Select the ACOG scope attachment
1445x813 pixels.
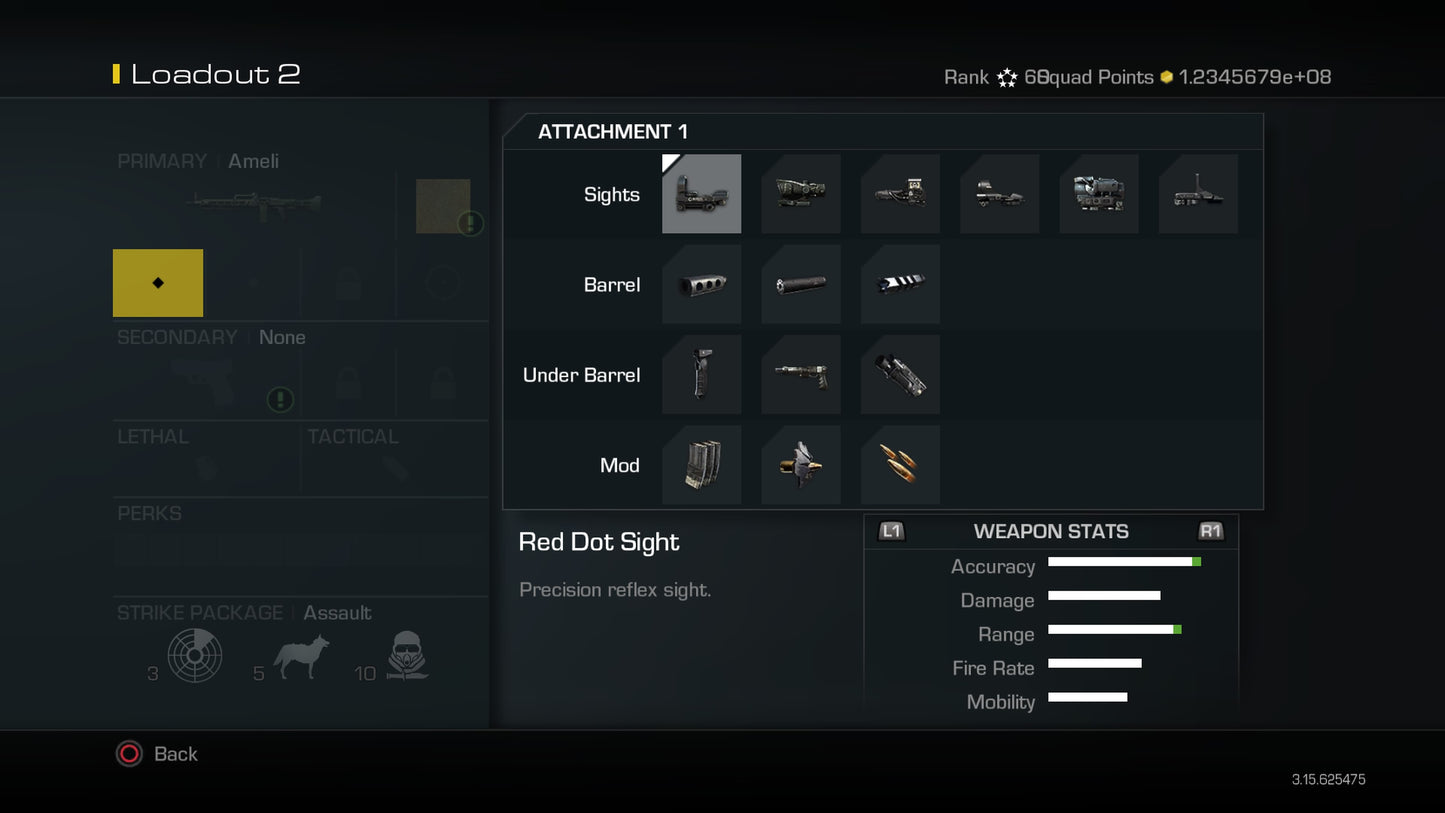800,194
